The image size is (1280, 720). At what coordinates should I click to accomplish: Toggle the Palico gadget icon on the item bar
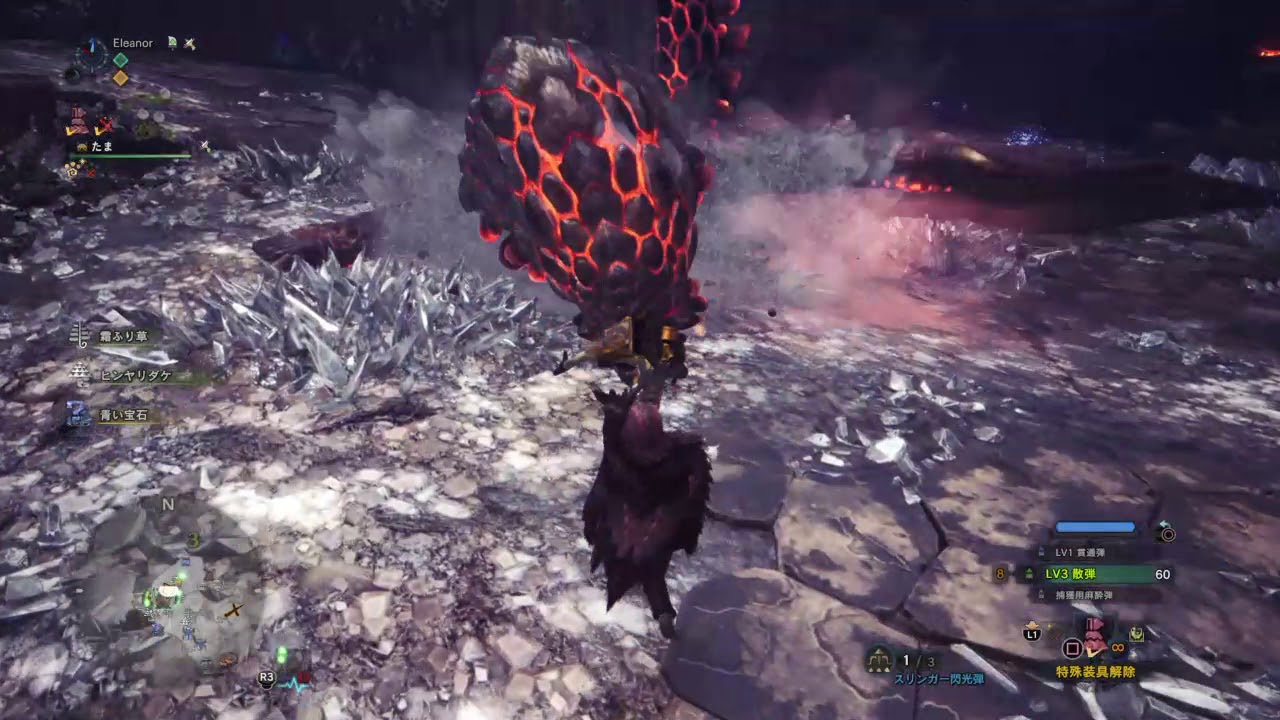click(1138, 632)
